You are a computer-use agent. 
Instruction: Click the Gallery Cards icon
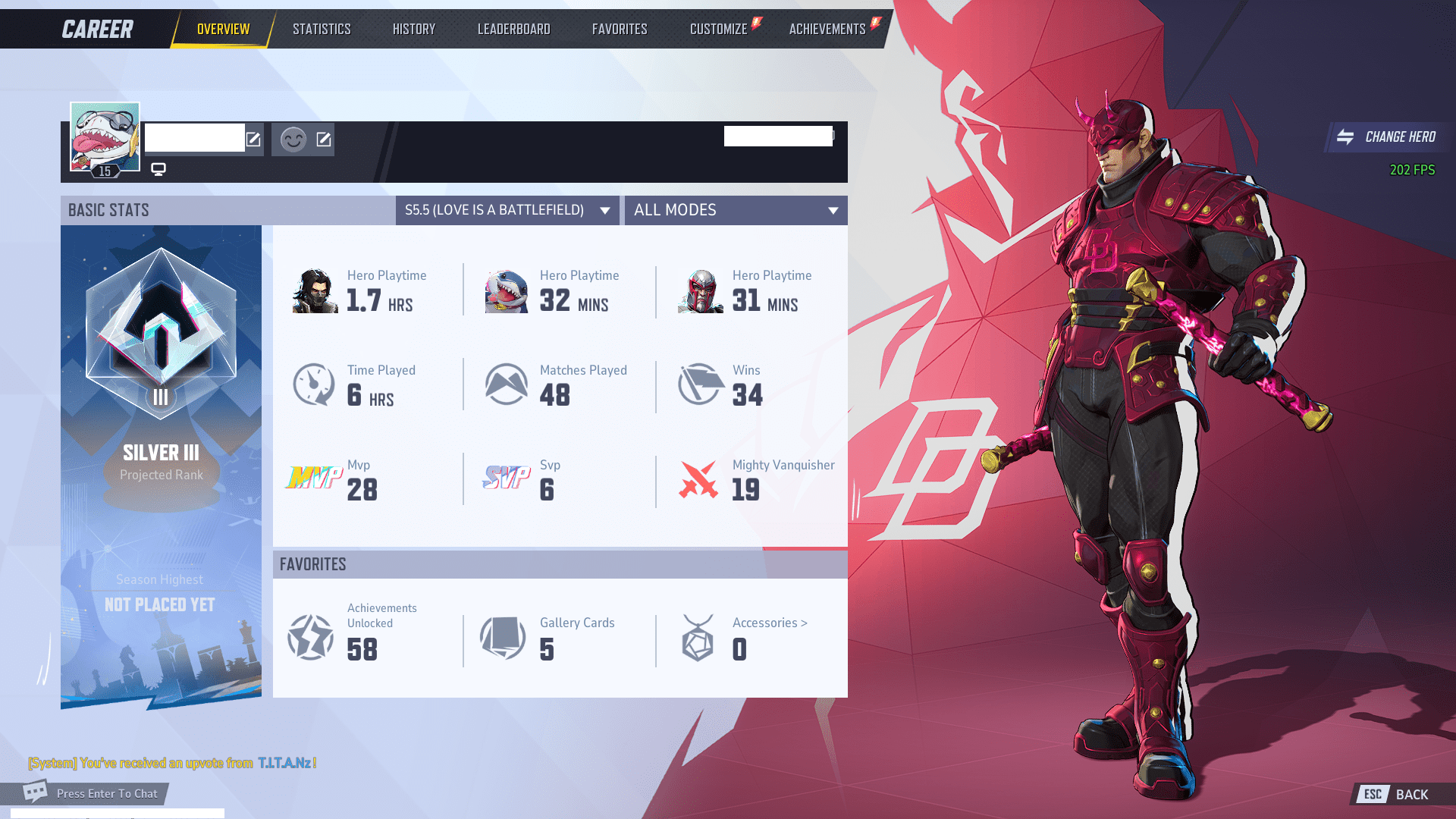click(x=503, y=637)
